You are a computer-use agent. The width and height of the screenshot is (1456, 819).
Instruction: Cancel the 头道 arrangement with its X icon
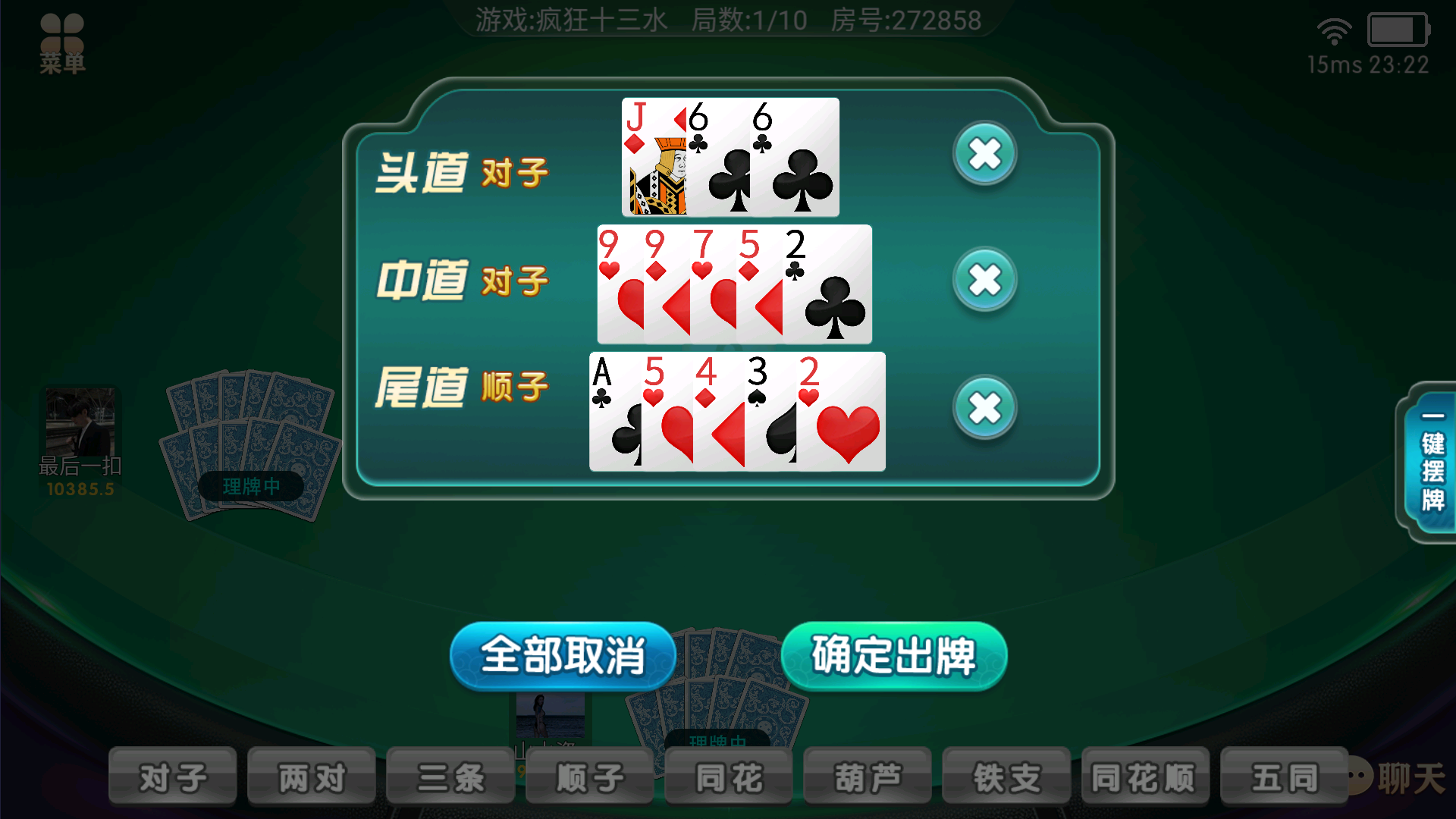point(984,154)
